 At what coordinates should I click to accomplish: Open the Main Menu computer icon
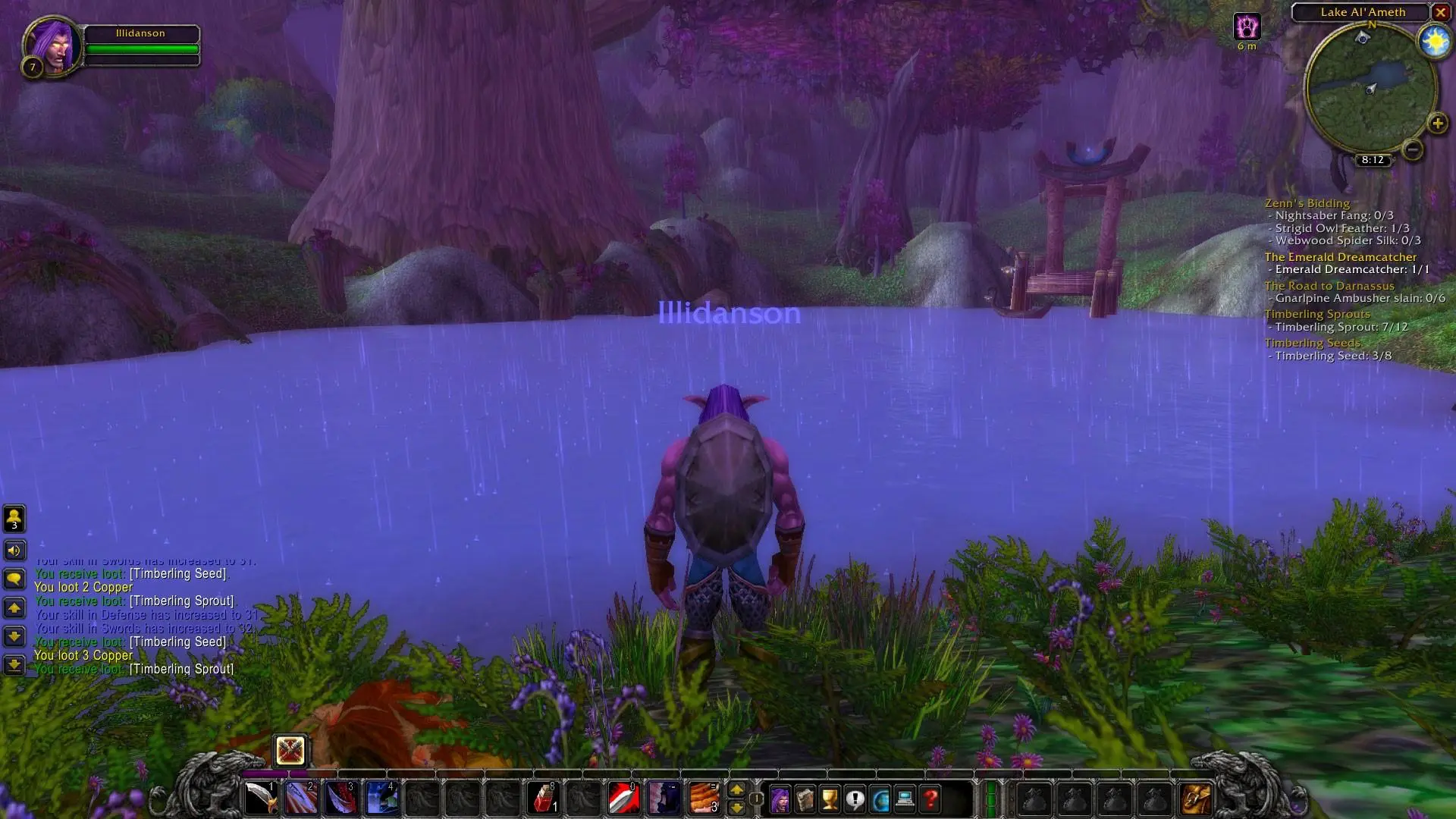pyautogui.click(x=905, y=799)
